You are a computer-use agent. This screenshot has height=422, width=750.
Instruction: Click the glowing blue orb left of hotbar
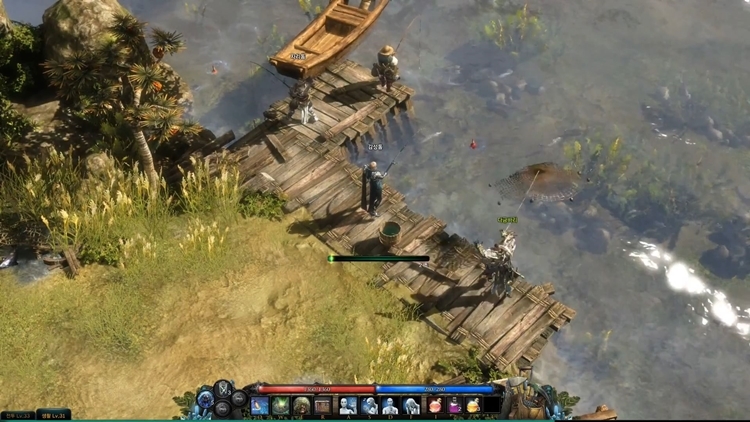coord(204,403)
